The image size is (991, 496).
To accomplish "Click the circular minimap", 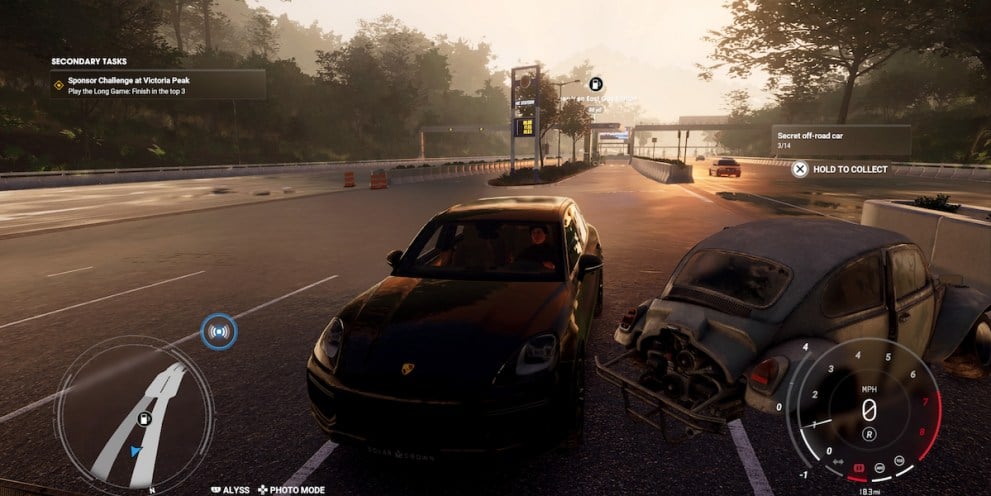I will pos(133,412).
